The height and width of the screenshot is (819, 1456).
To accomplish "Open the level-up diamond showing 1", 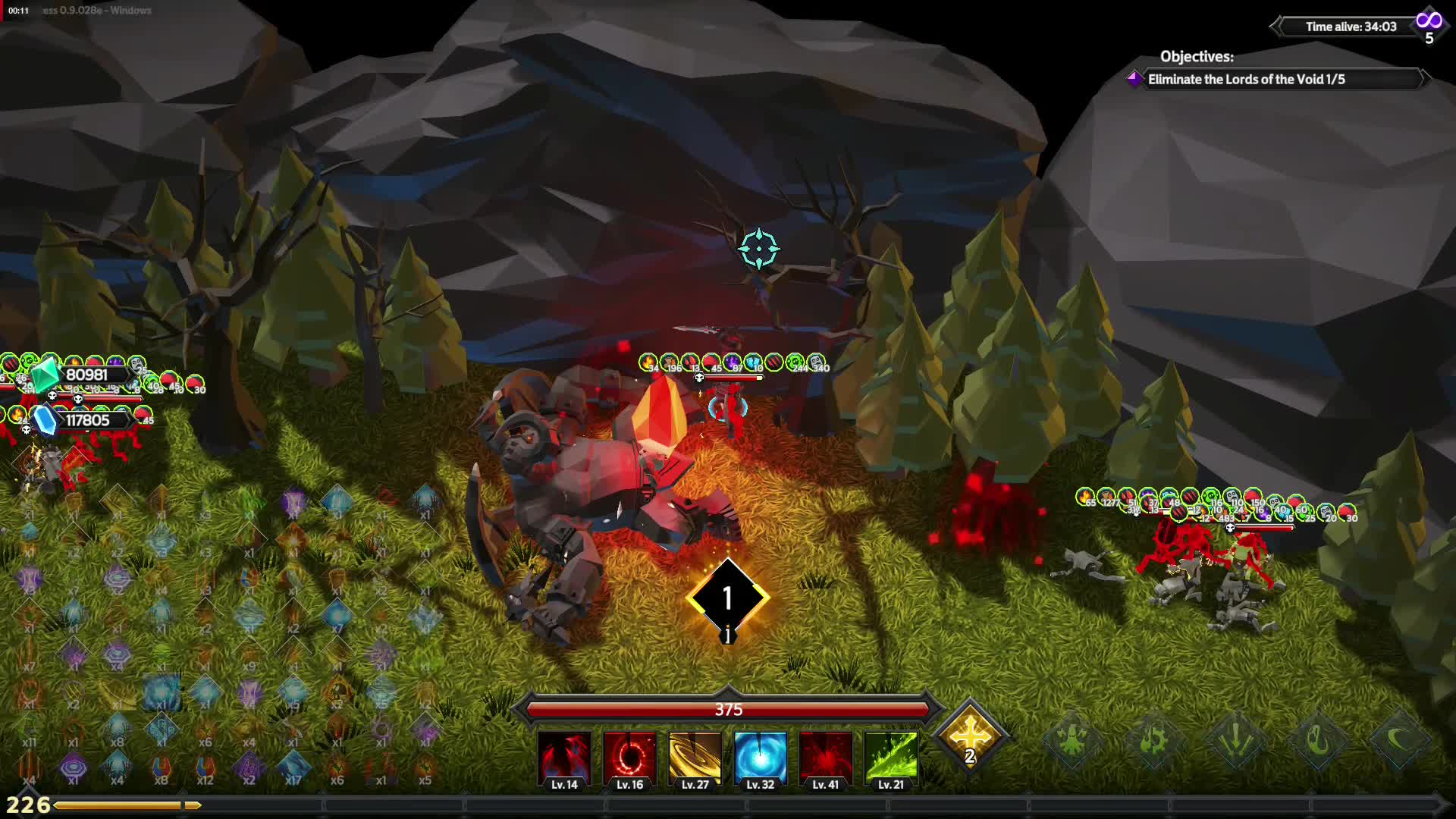I will point(727,598).
